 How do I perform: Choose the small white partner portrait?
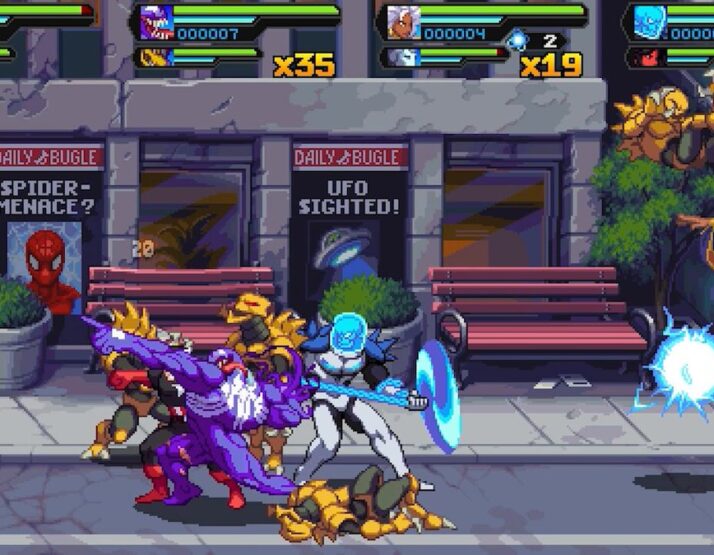point(399,58)
